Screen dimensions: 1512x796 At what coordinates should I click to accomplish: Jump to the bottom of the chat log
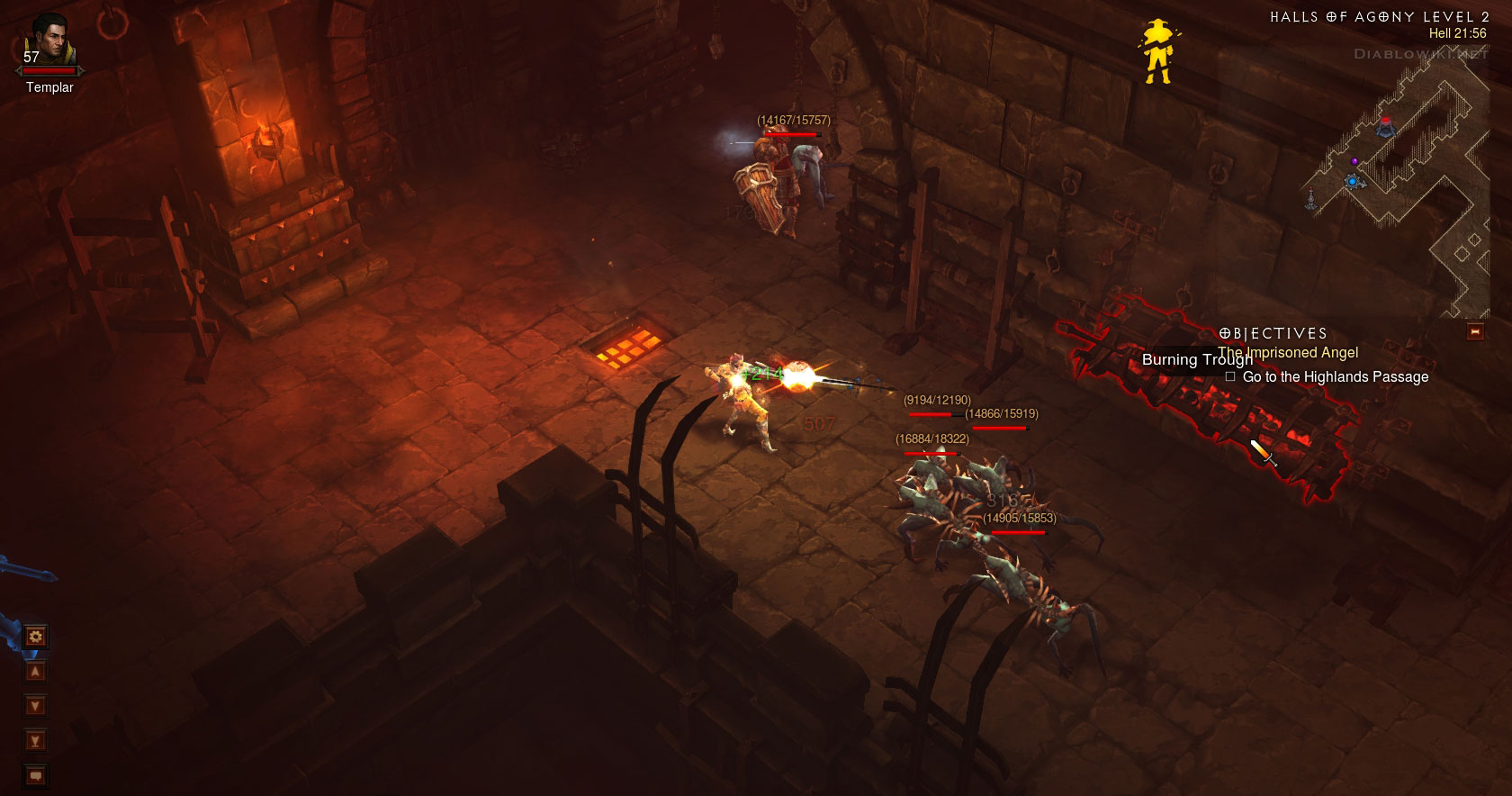coord(36,741)
